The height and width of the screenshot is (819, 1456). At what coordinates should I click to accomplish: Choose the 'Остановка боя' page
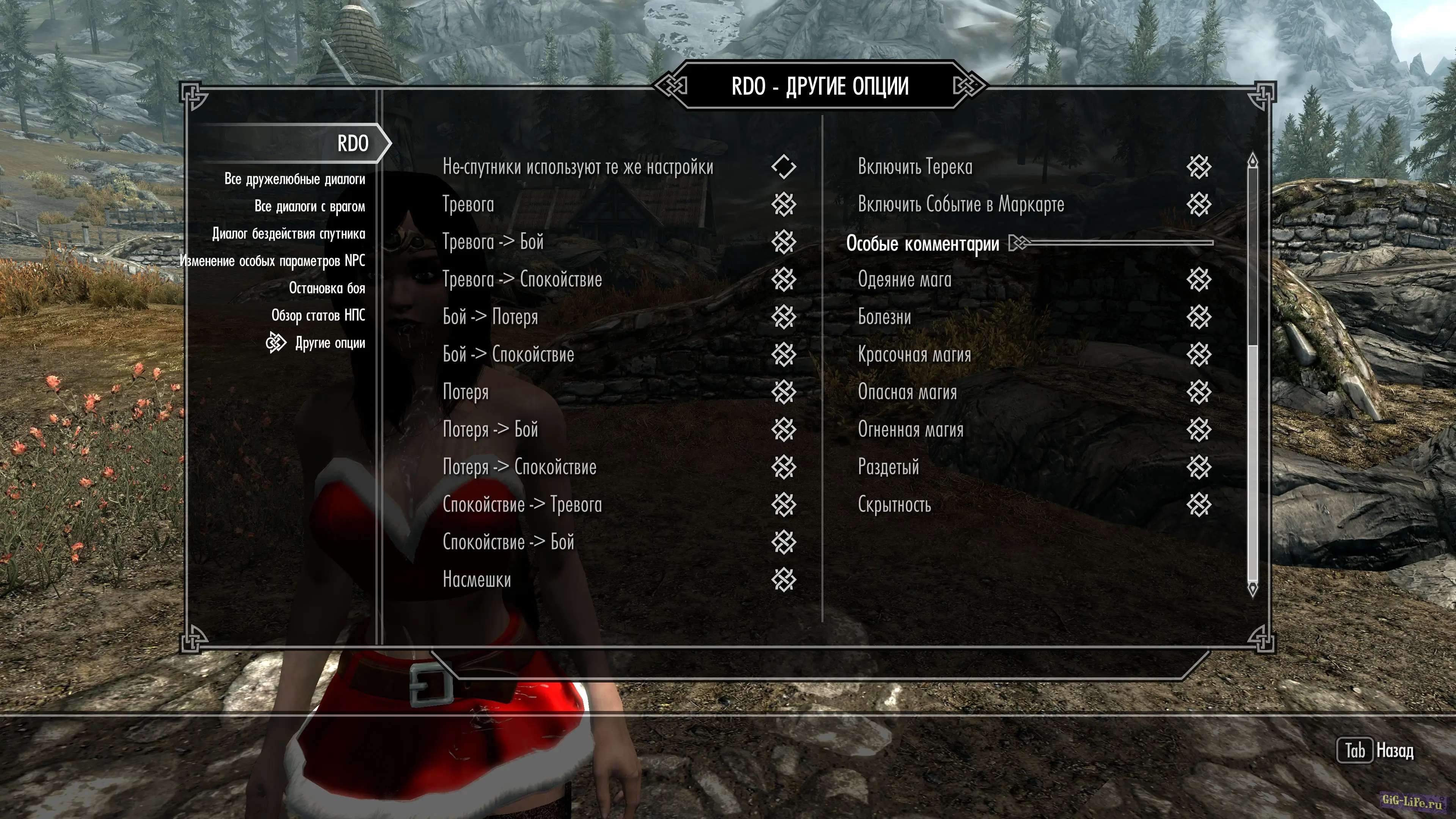tap(327, 288)
